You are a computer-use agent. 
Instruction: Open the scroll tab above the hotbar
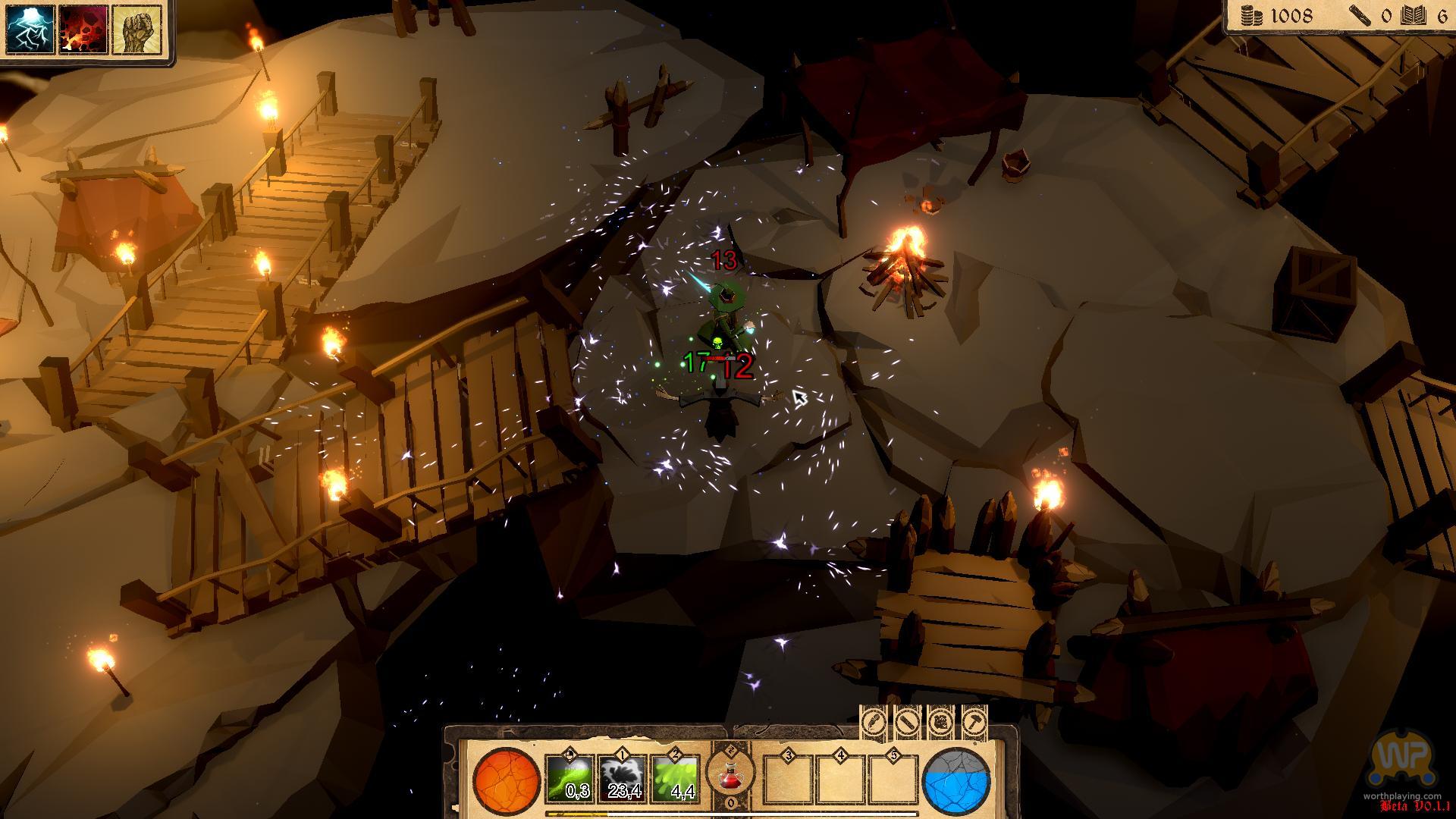tap(907, 723)
